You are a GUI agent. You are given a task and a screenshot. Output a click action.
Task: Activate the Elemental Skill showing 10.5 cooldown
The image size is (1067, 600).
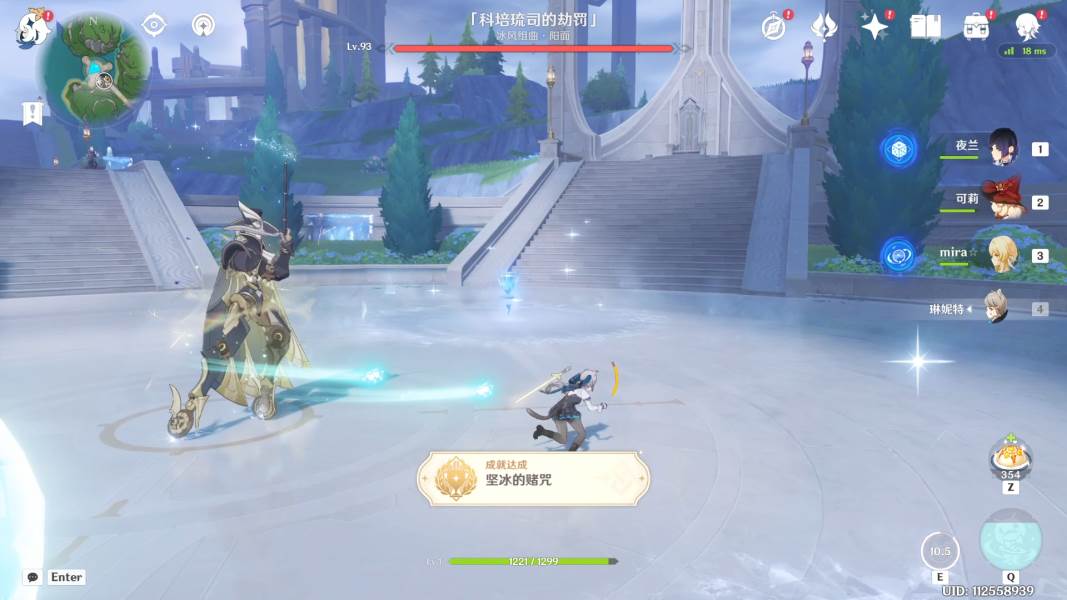pyautogui.click(x=940, y=551)
